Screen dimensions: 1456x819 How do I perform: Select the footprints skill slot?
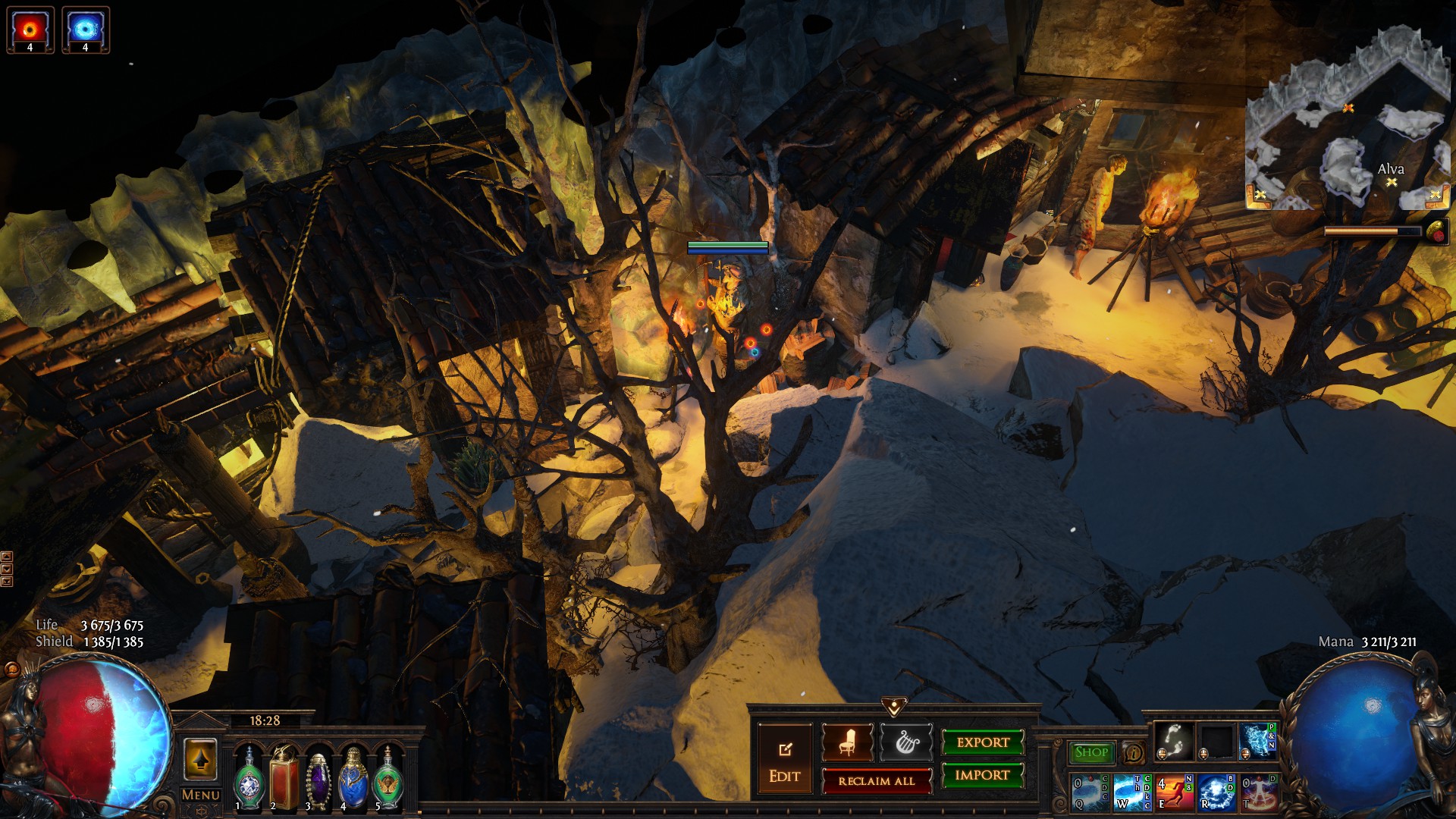pos(1174,740)
